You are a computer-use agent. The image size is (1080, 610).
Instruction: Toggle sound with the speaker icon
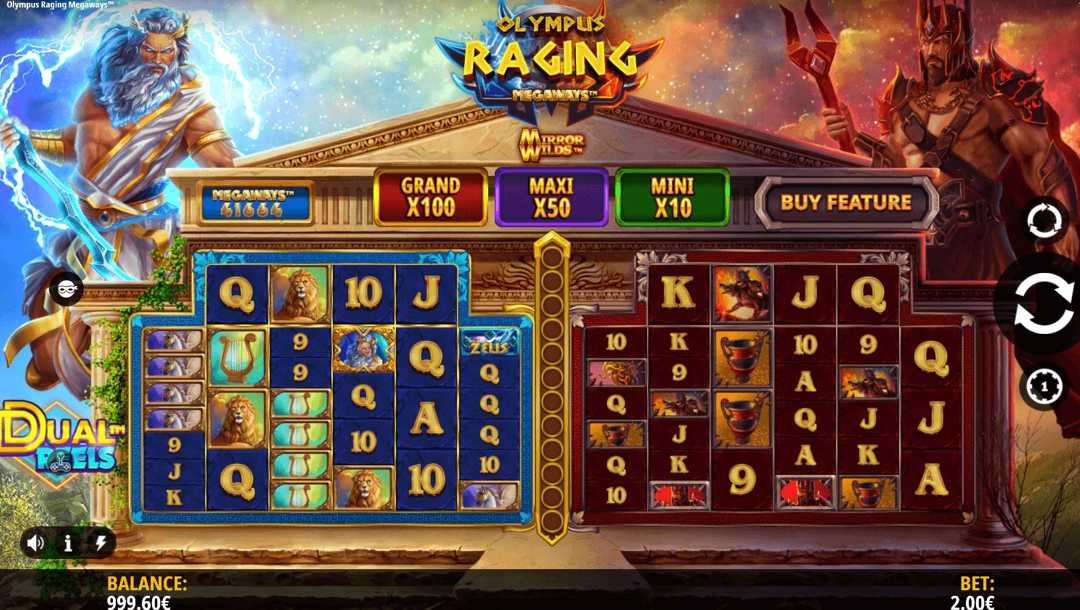(x=36, y=543)
